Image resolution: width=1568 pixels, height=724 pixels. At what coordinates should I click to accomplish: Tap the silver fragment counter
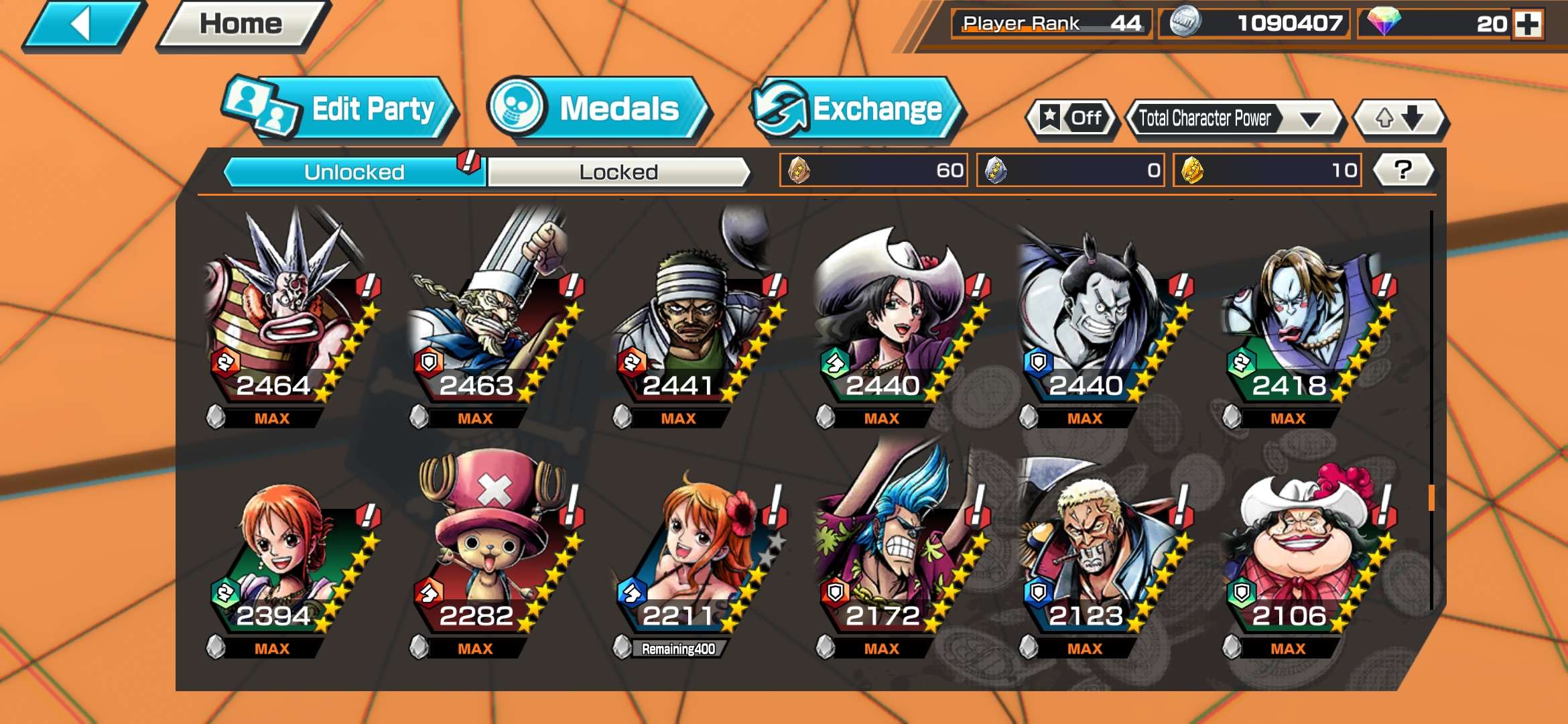click(1072, 171)
